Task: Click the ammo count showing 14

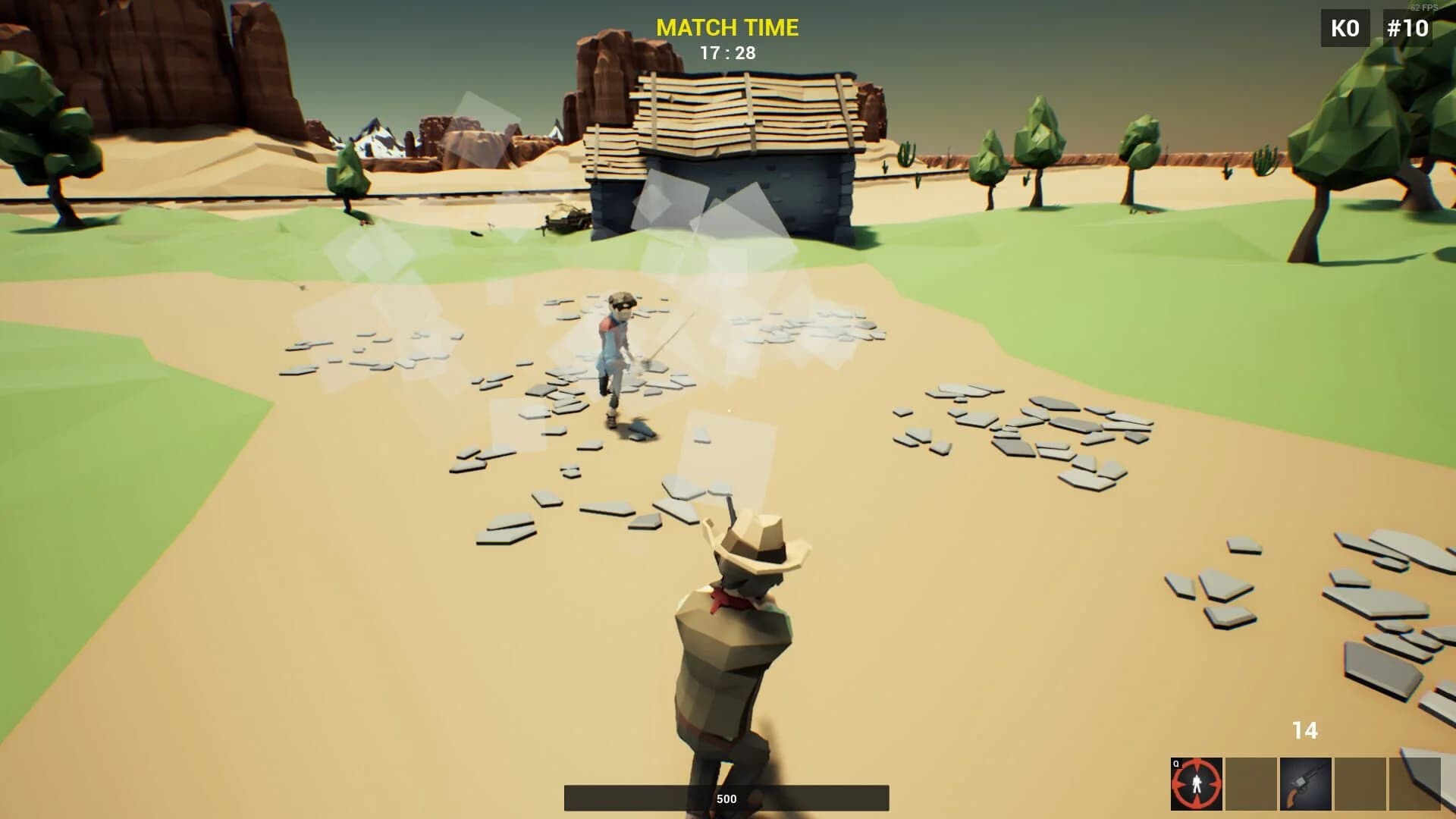Action: coord(1306,730)
